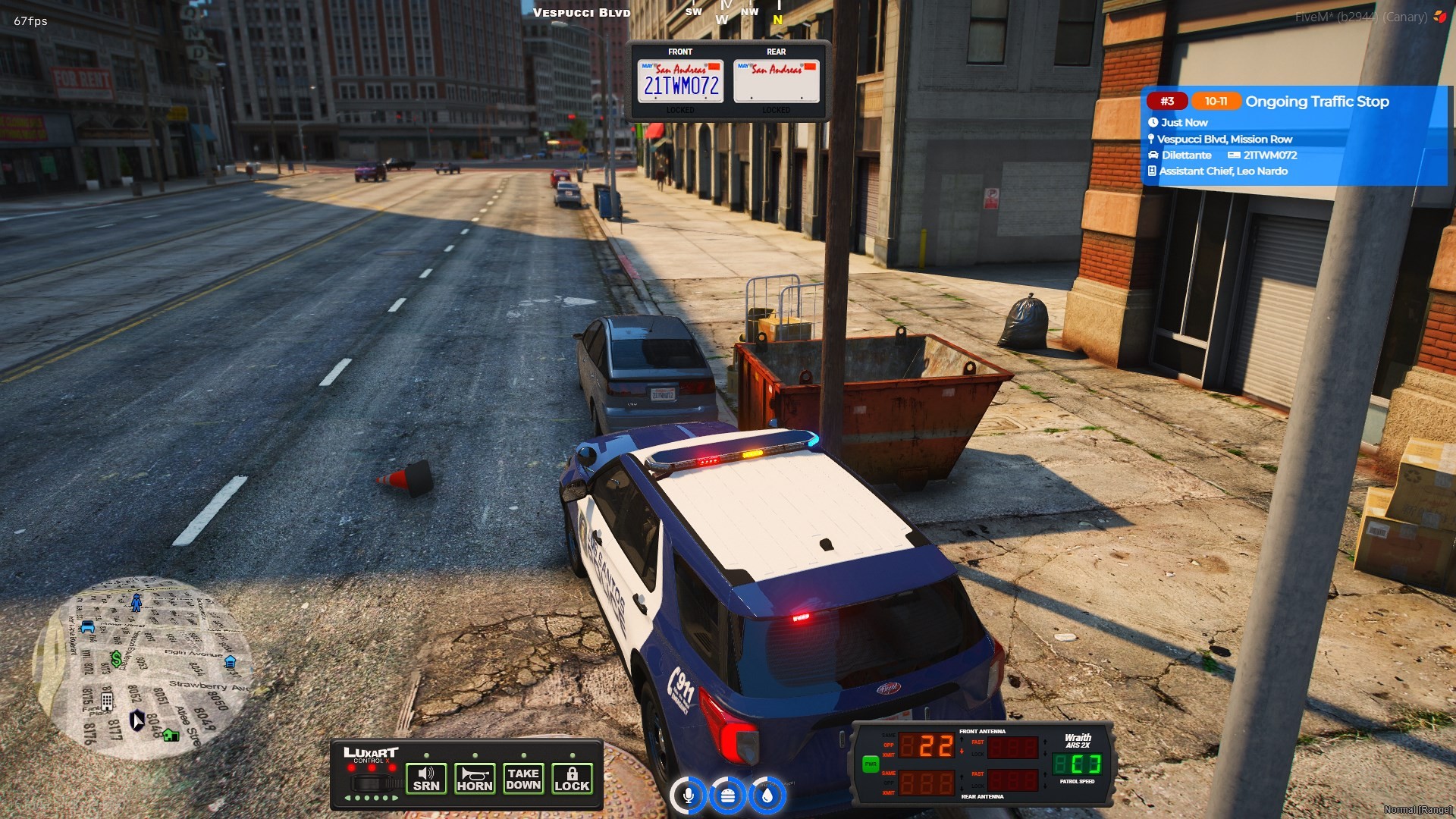The image size is (1456, 819).
Task: Toggle the SRN siren button
Action: [x=426, y=779]
